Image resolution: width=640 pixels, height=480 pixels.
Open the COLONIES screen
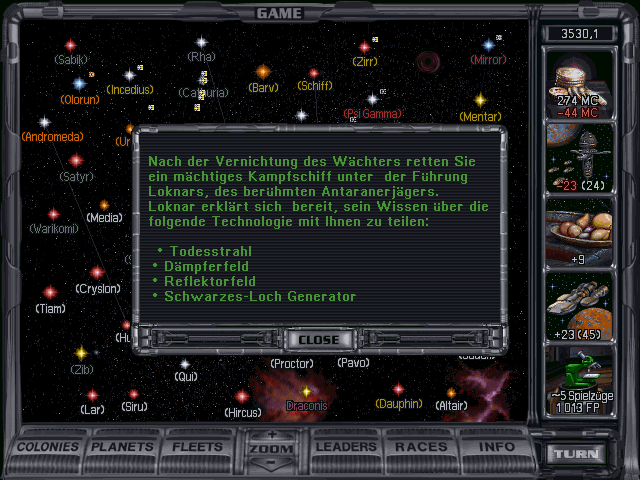point(48,447)
